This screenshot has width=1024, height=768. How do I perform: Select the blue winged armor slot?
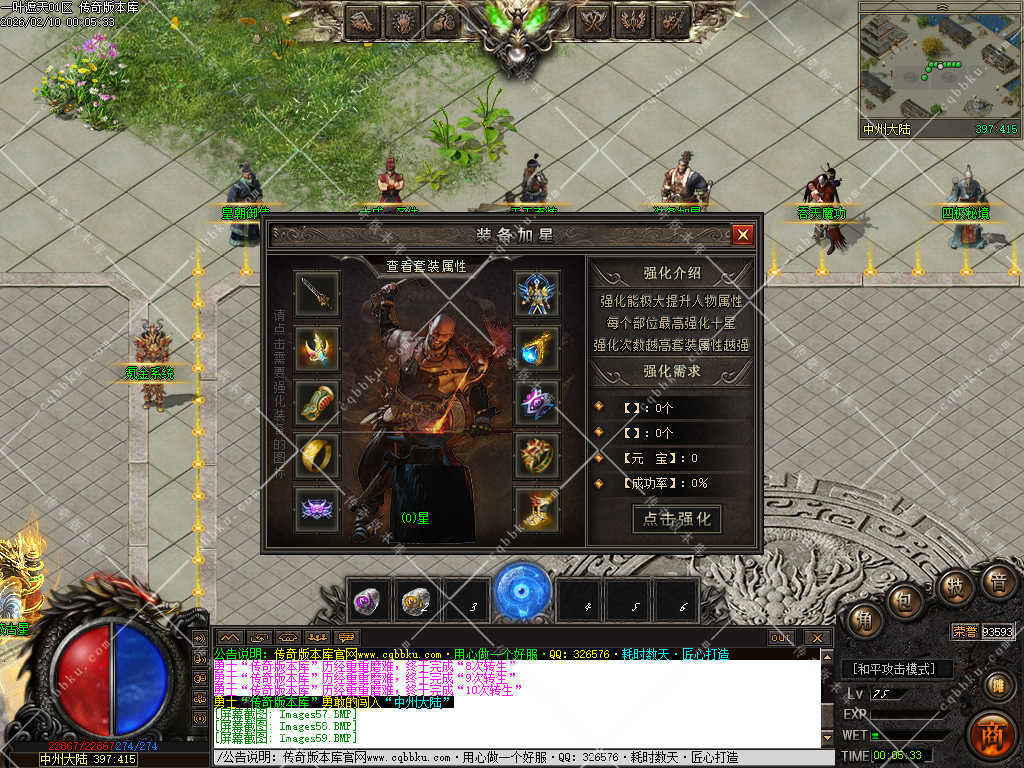pos(537,293)
